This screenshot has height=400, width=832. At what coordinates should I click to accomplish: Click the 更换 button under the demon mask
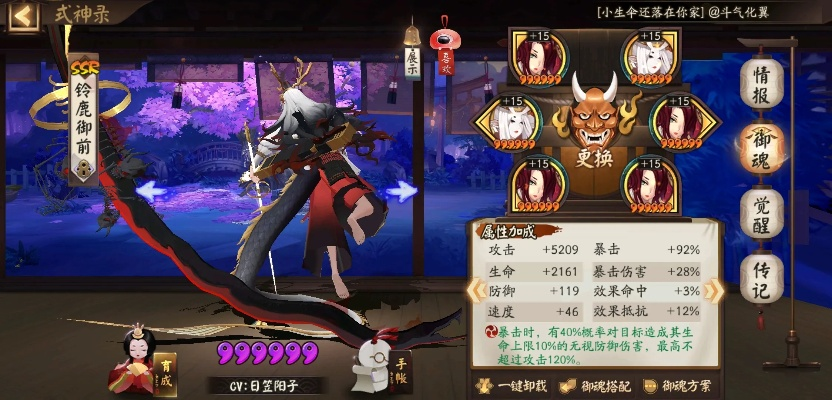593,157
